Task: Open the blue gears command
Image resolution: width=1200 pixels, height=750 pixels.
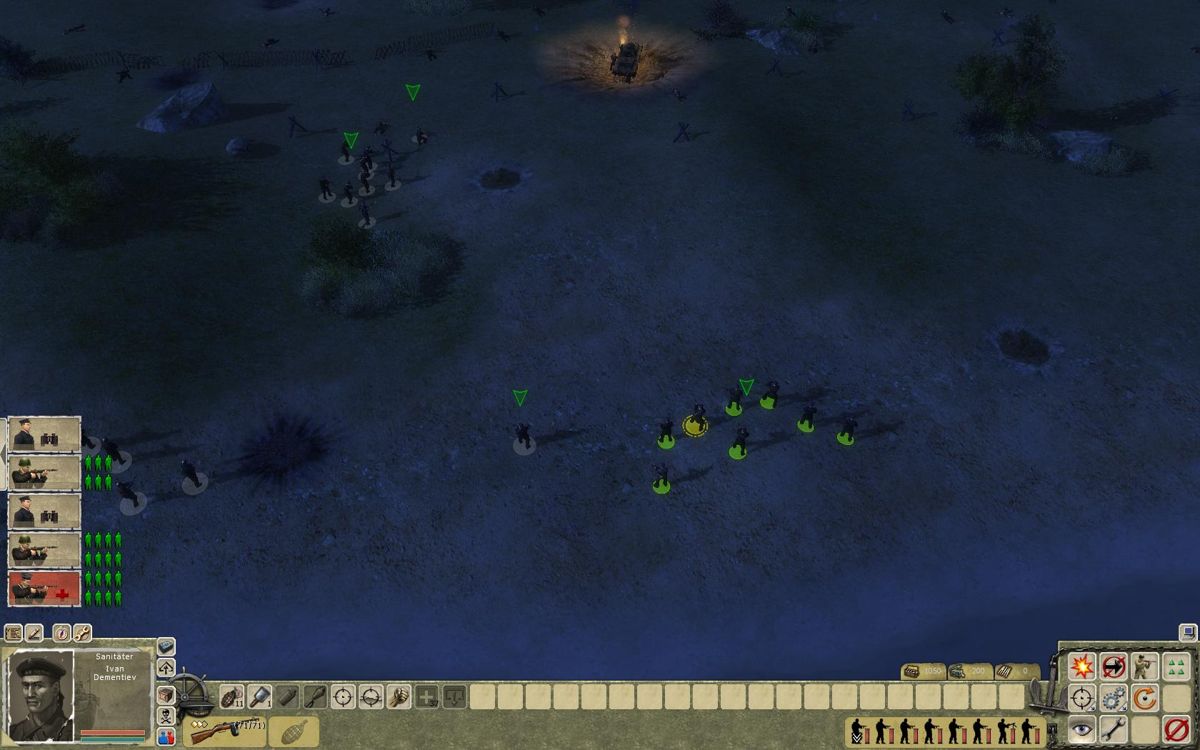Action: click(x=1113, y=697)
